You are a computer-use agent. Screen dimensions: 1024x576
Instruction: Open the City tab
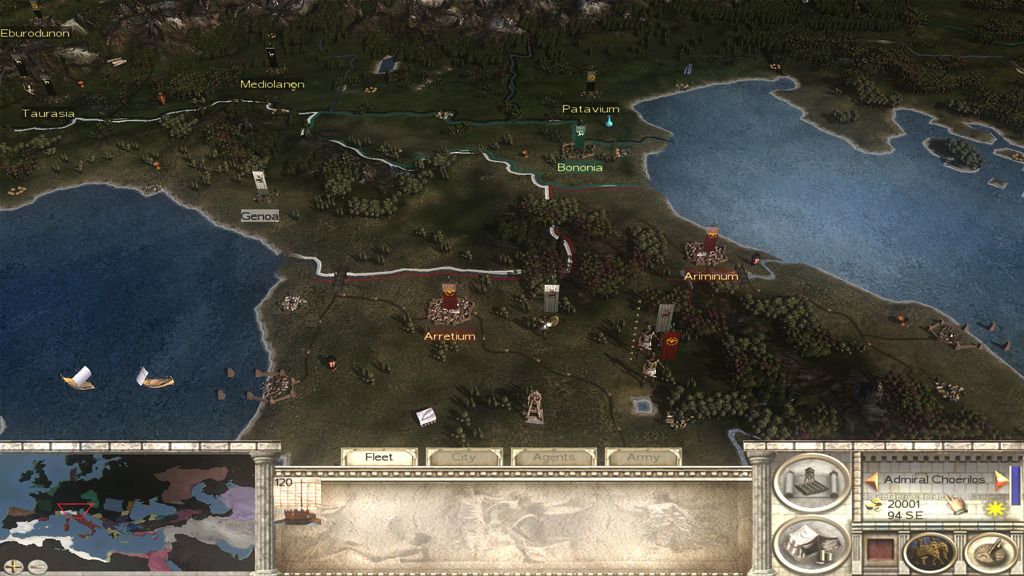pyautogui.click(x=465, y=457)
